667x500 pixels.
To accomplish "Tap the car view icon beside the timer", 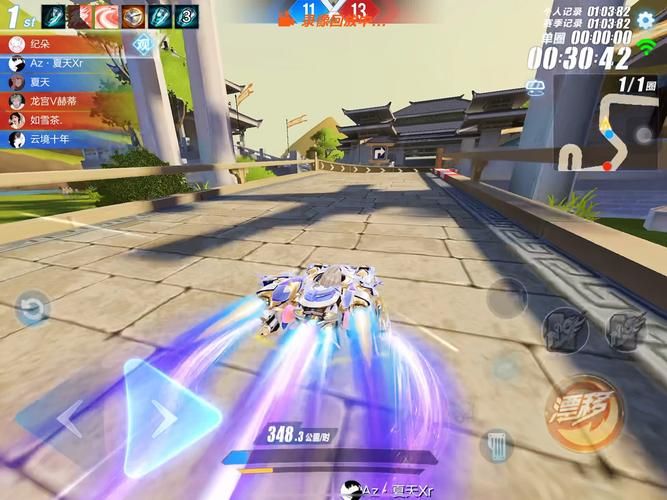I will point(537,84).
